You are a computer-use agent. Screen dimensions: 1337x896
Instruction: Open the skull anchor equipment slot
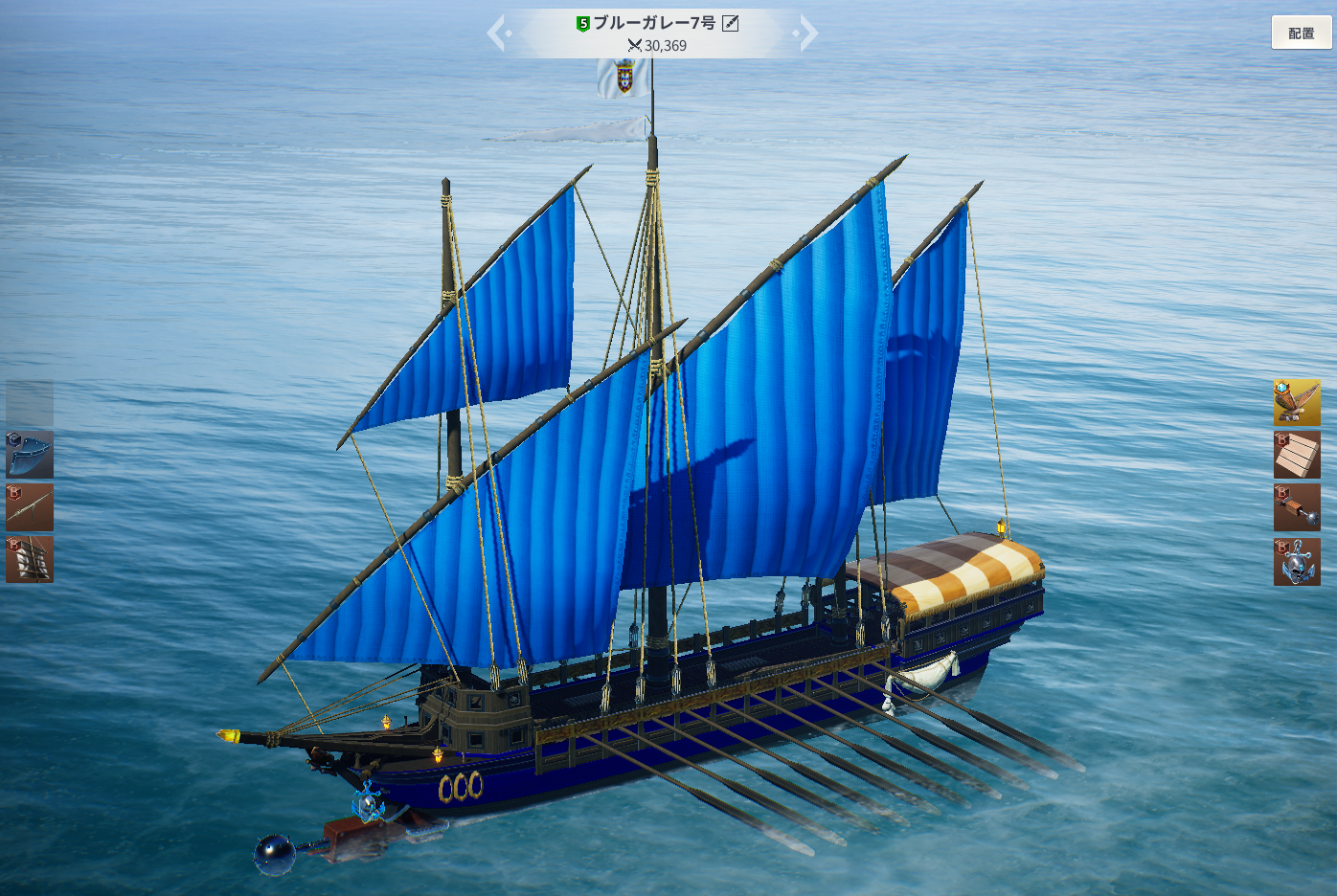click(1297, 561)
